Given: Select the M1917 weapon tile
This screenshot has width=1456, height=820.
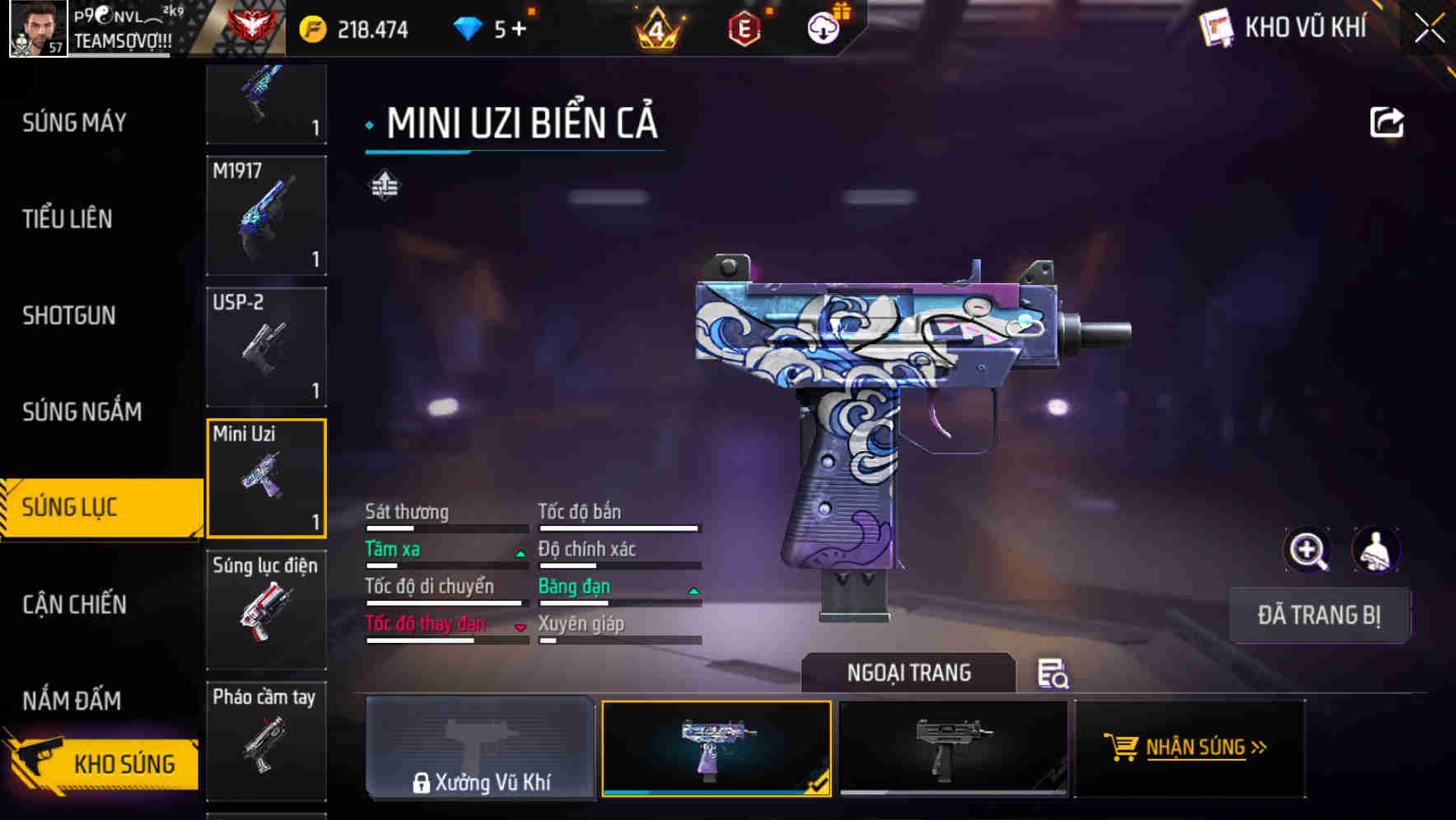Looking at the screenshot, I should pyautogui.click(x=266, y=216).
